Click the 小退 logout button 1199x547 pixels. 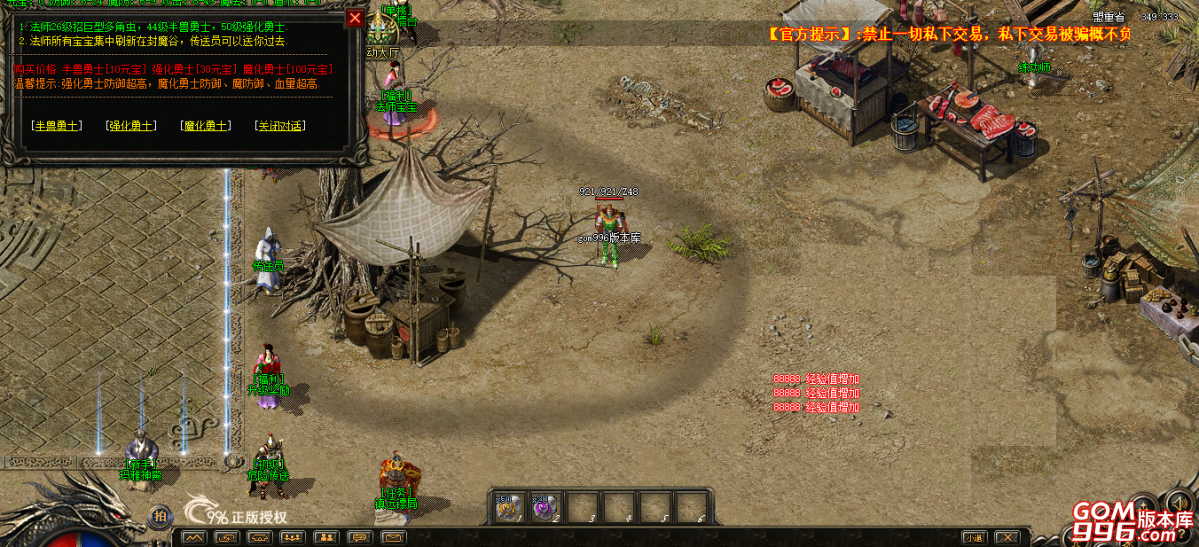pos(973,538)
